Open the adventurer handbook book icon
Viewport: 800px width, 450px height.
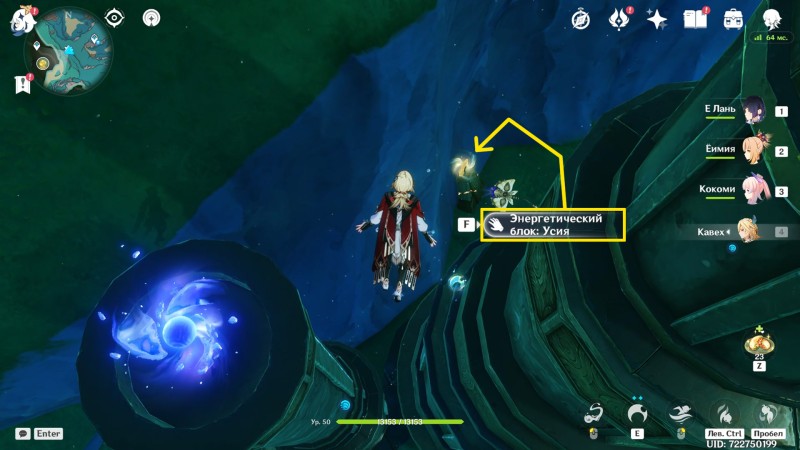click(x=695, y=19)
